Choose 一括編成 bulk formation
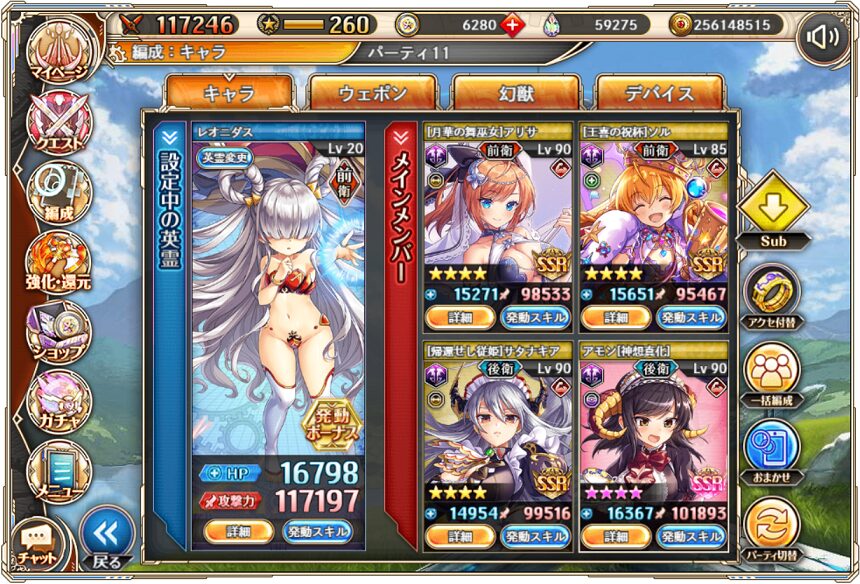This screenshot has height=584, width=860. click(x=772, y=372)
